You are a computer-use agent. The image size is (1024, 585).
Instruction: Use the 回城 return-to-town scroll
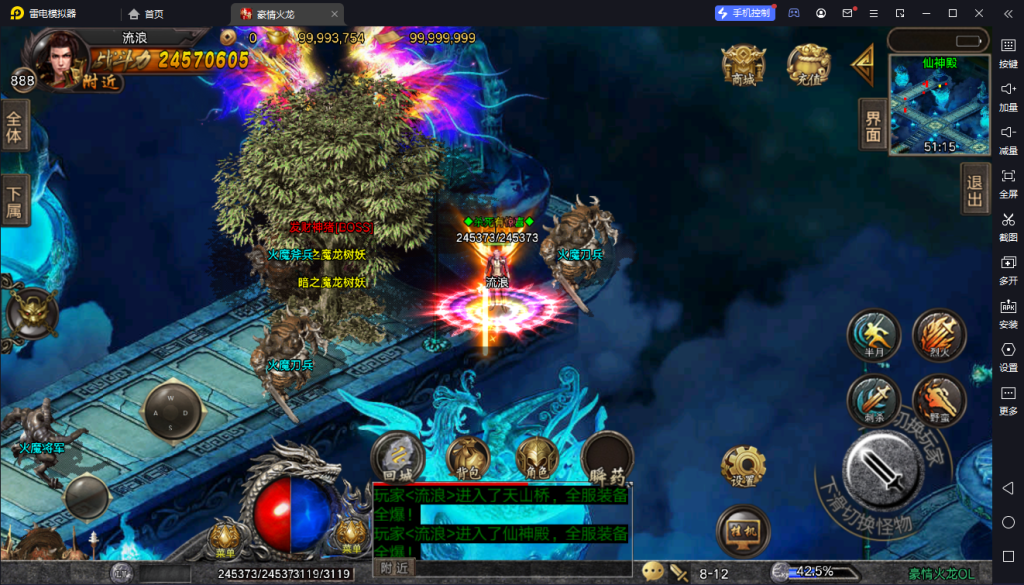tap(397, 456)
